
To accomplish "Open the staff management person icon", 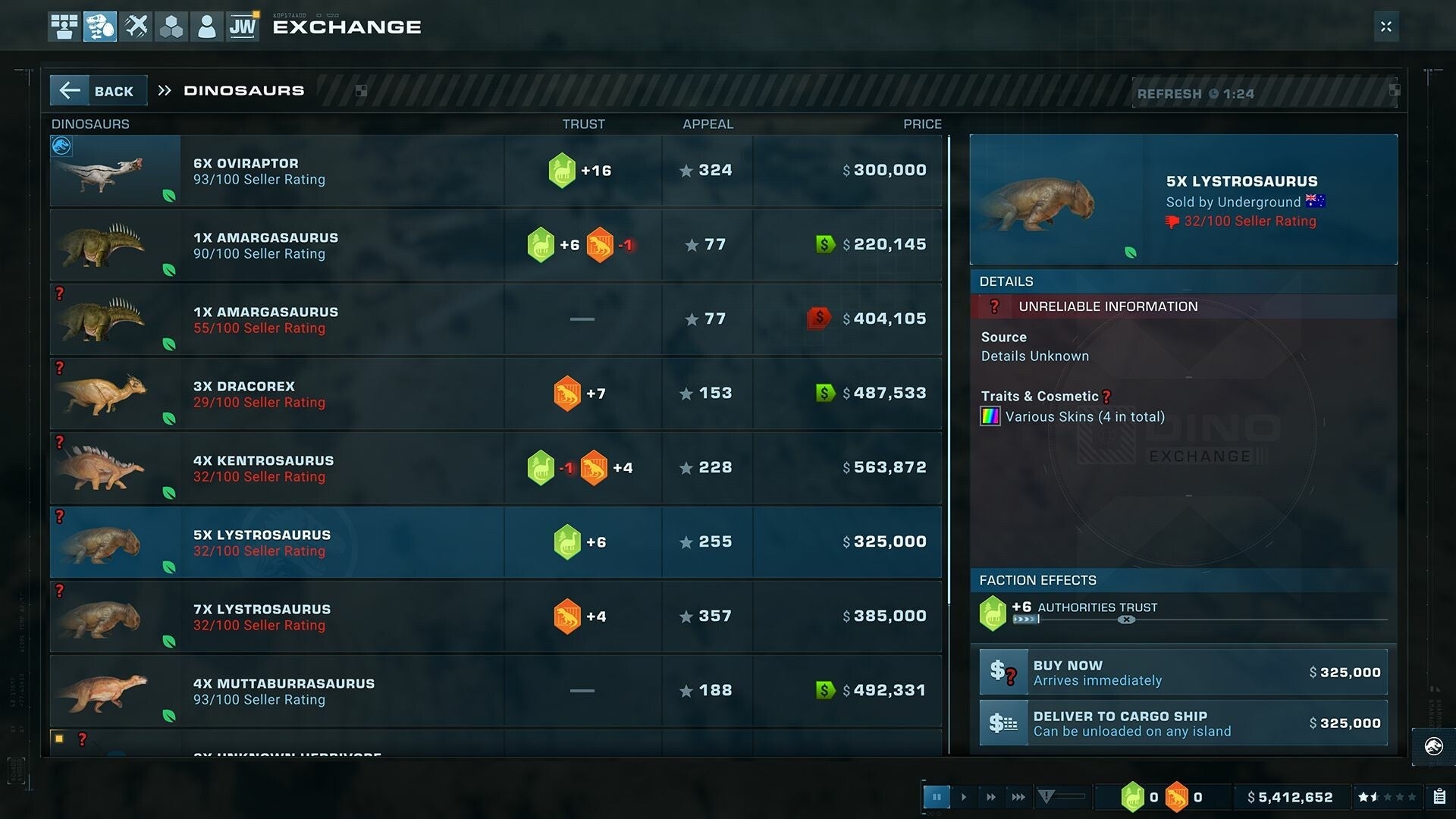I will point(206,27).
